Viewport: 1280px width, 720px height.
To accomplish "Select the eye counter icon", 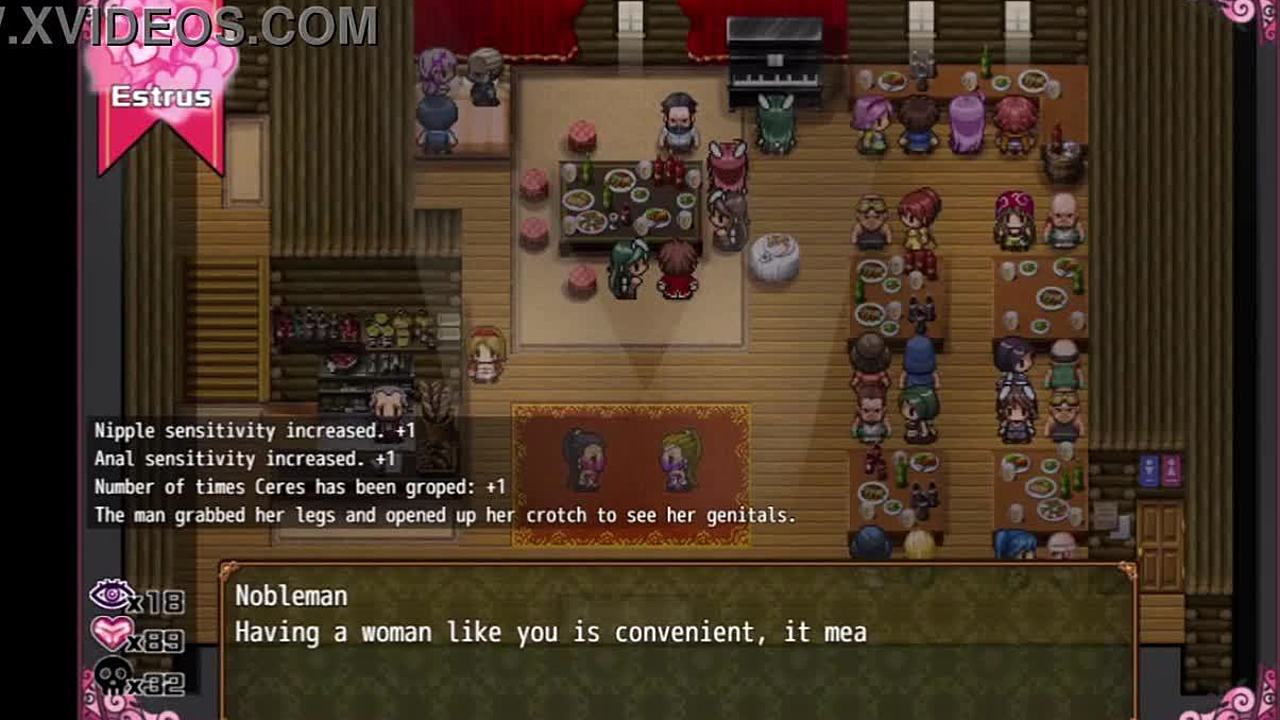I will click(x=111, y=596).
